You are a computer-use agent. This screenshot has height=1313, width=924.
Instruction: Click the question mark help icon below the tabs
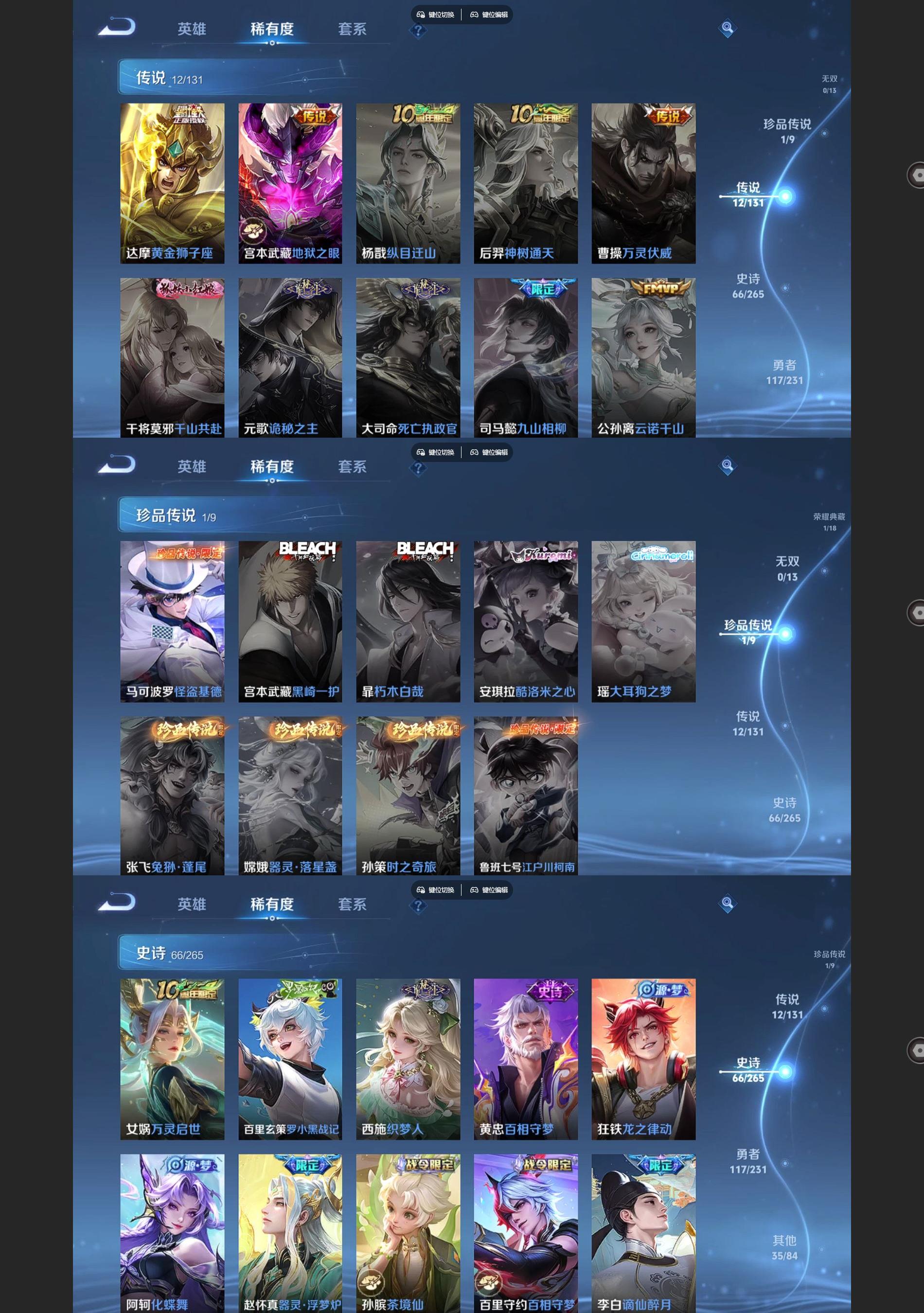pyautogui.click(x=419, y=32)
